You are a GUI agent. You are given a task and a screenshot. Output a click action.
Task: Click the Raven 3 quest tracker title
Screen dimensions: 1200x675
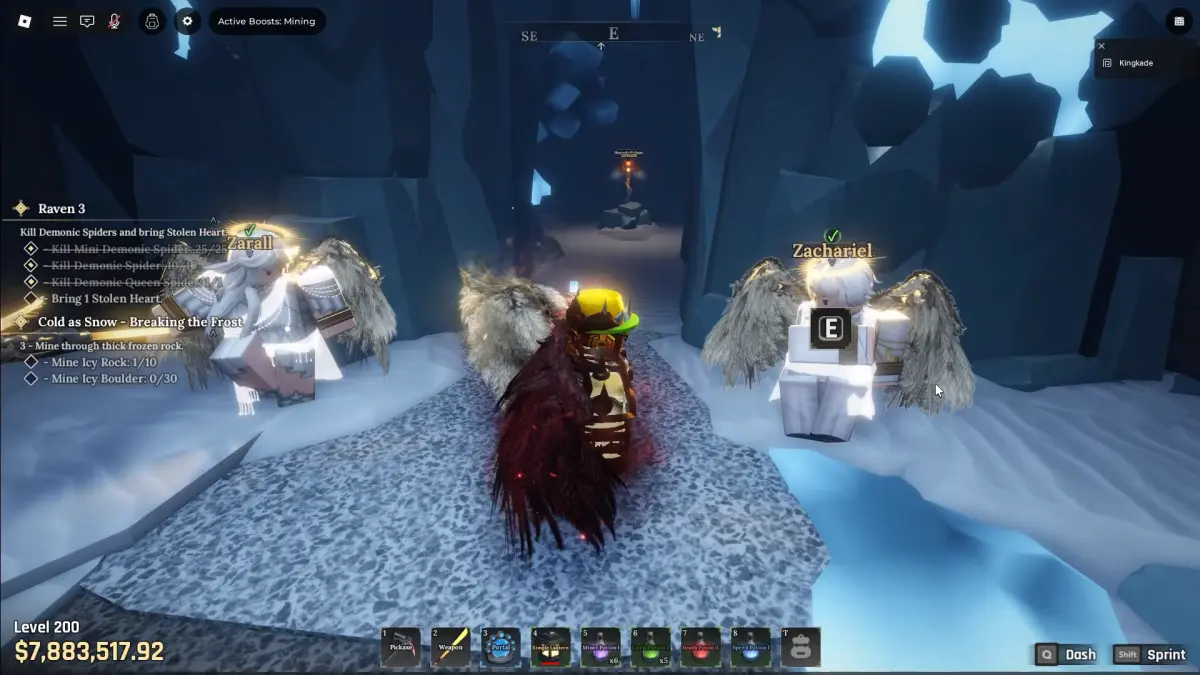(x=61, y=209)
